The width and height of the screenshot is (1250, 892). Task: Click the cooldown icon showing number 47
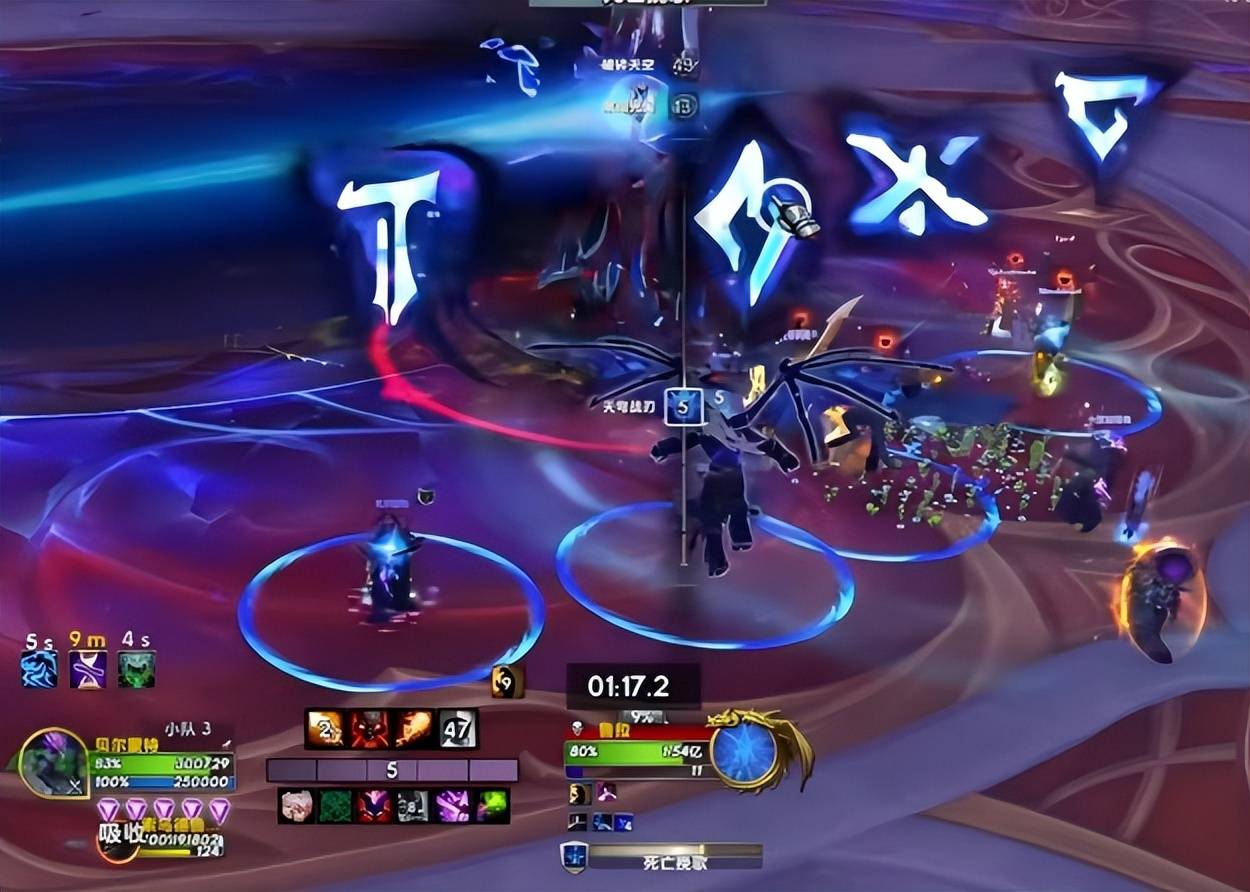click(457, 729)
